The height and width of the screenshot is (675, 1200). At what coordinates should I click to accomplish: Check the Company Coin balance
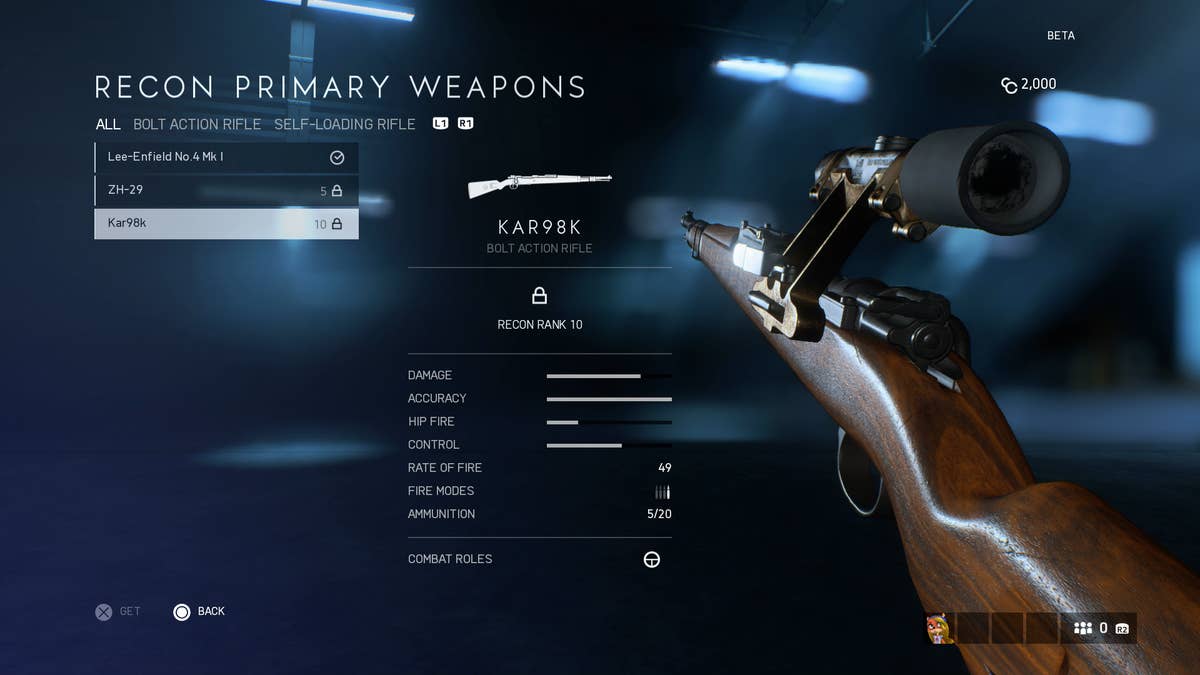[1028, 84]
